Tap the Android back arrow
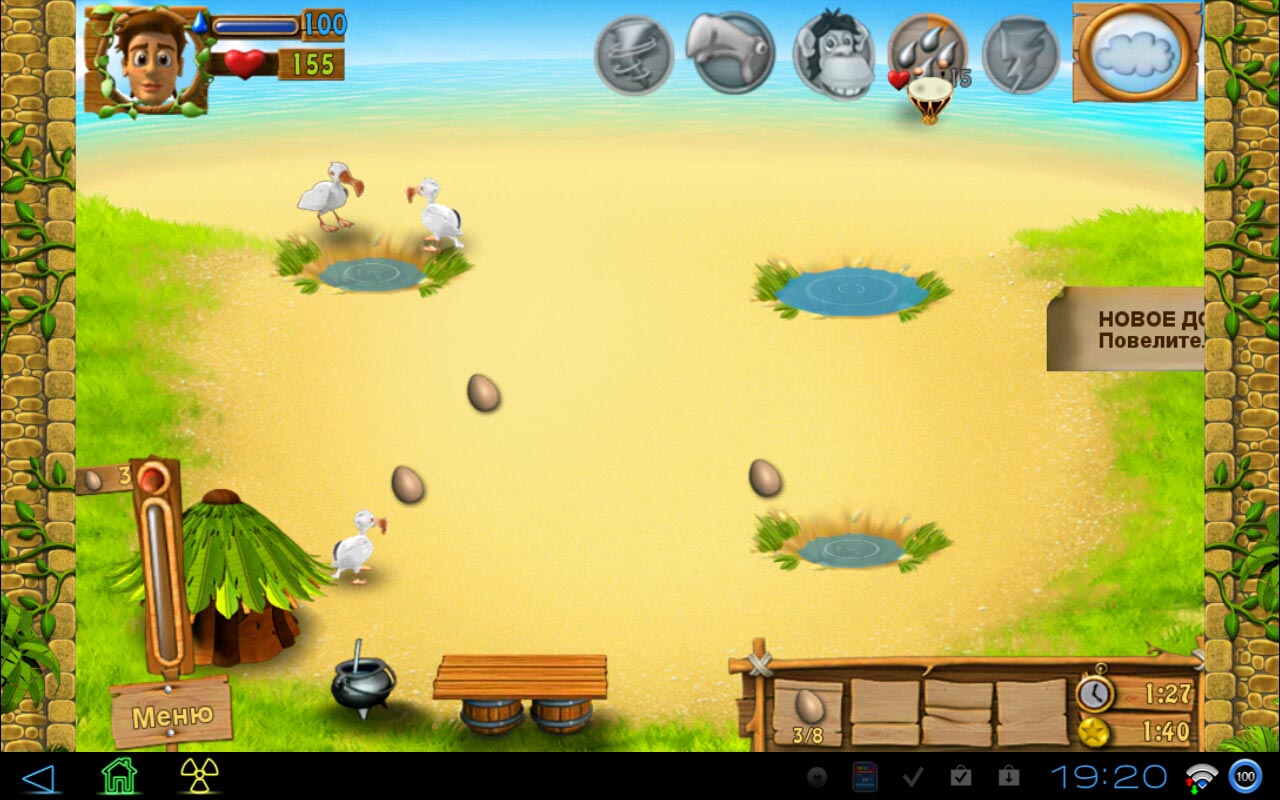The height and width of the screenshot is (800, 1280). coord(39,777)
